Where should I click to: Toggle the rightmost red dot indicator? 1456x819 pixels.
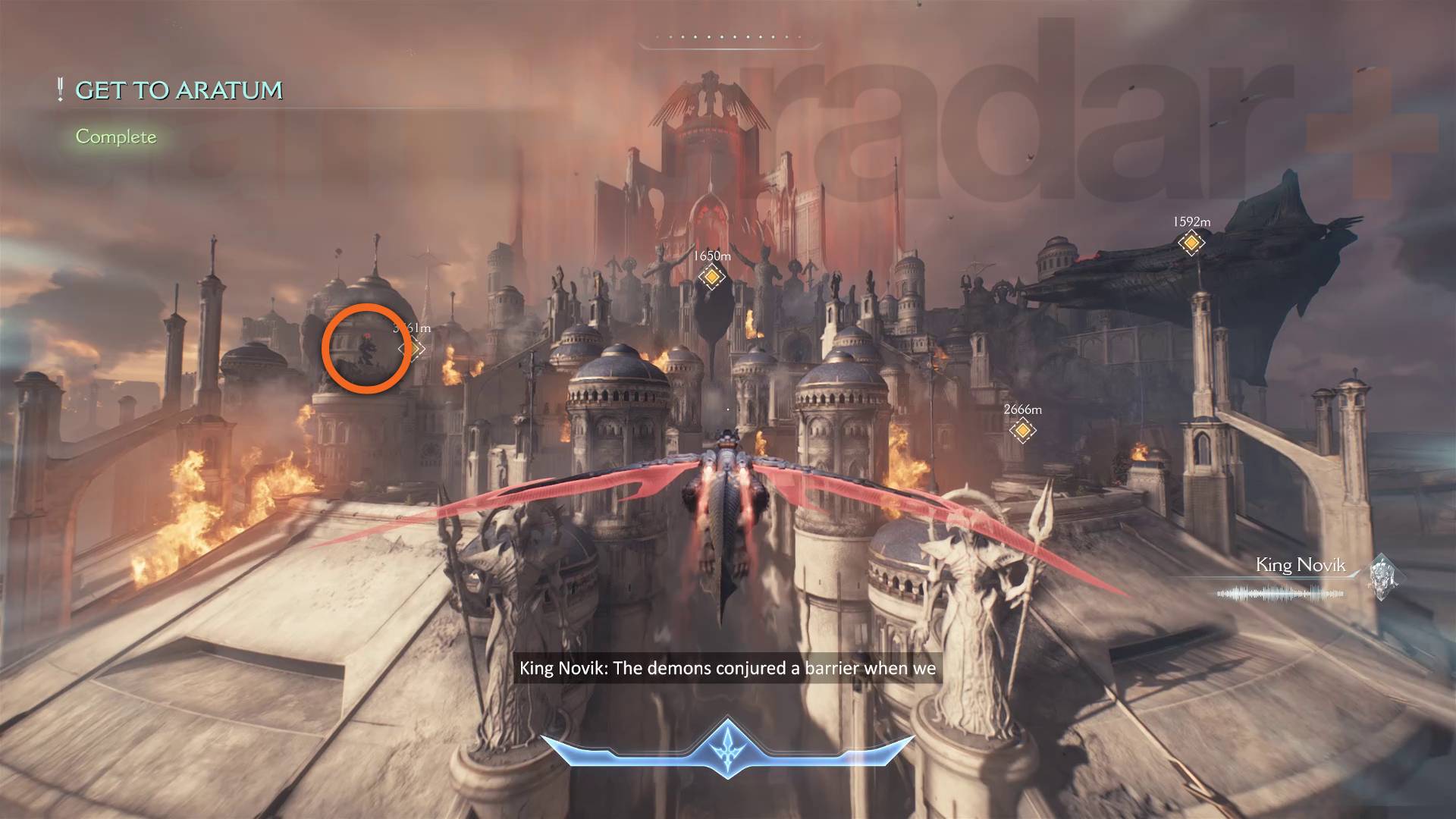(799, 36)
